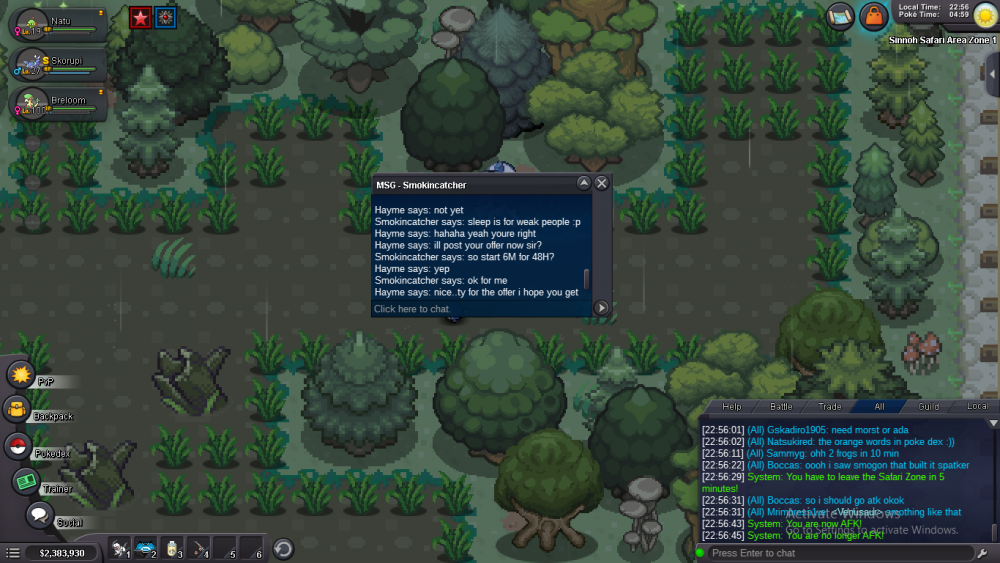Click the private message chat input
Image resolution: width=1000 pixels, height=563 pixels.
coord(480,309)
